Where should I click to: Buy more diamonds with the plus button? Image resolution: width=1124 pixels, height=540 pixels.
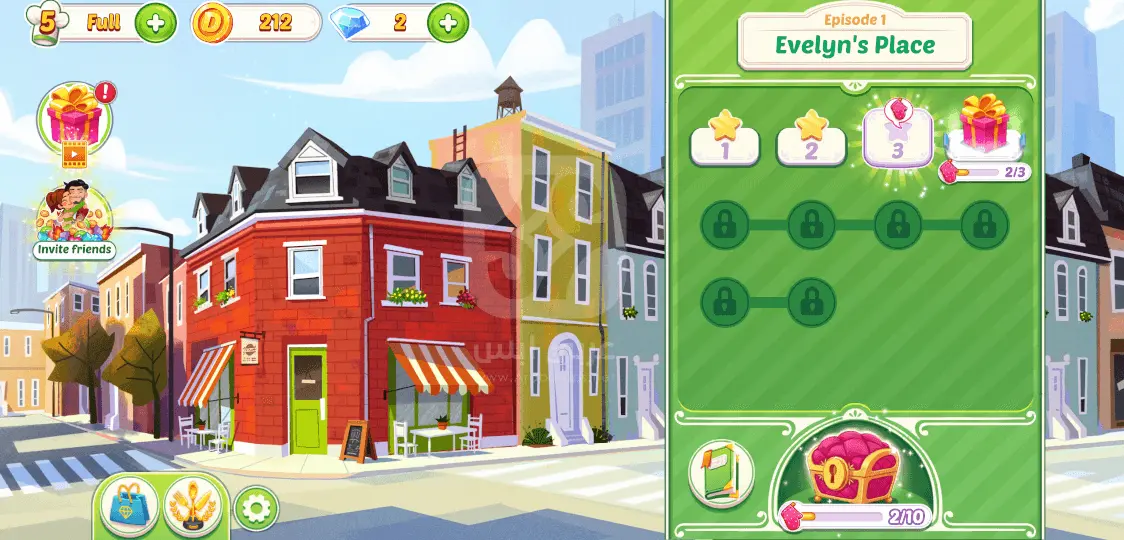point(448,22)
